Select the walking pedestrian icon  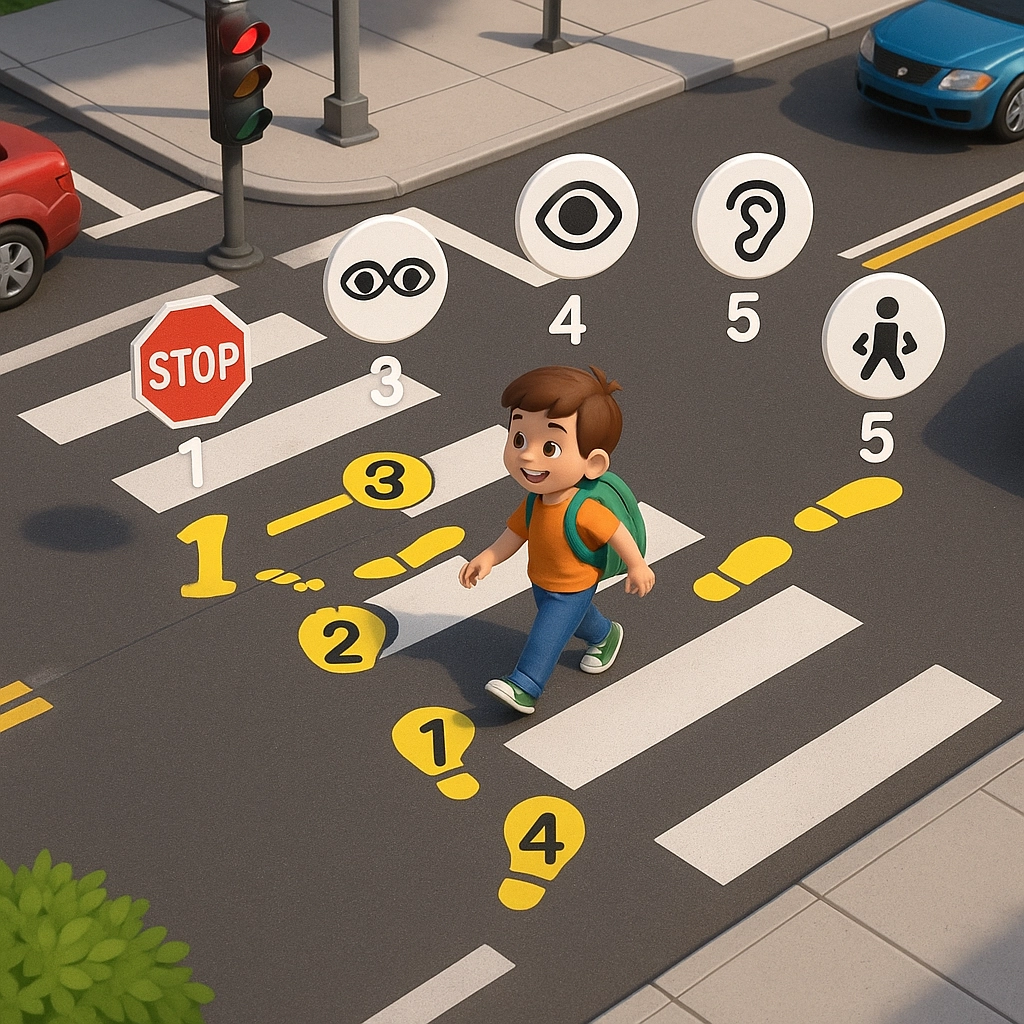coord(883,336)
